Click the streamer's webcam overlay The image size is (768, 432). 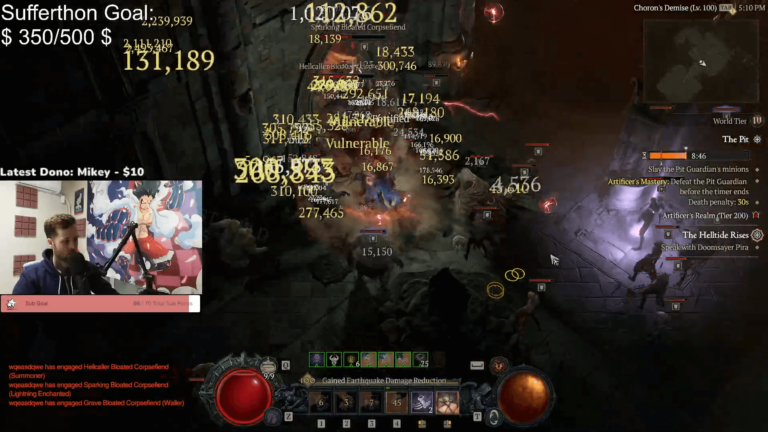(100, 238)
